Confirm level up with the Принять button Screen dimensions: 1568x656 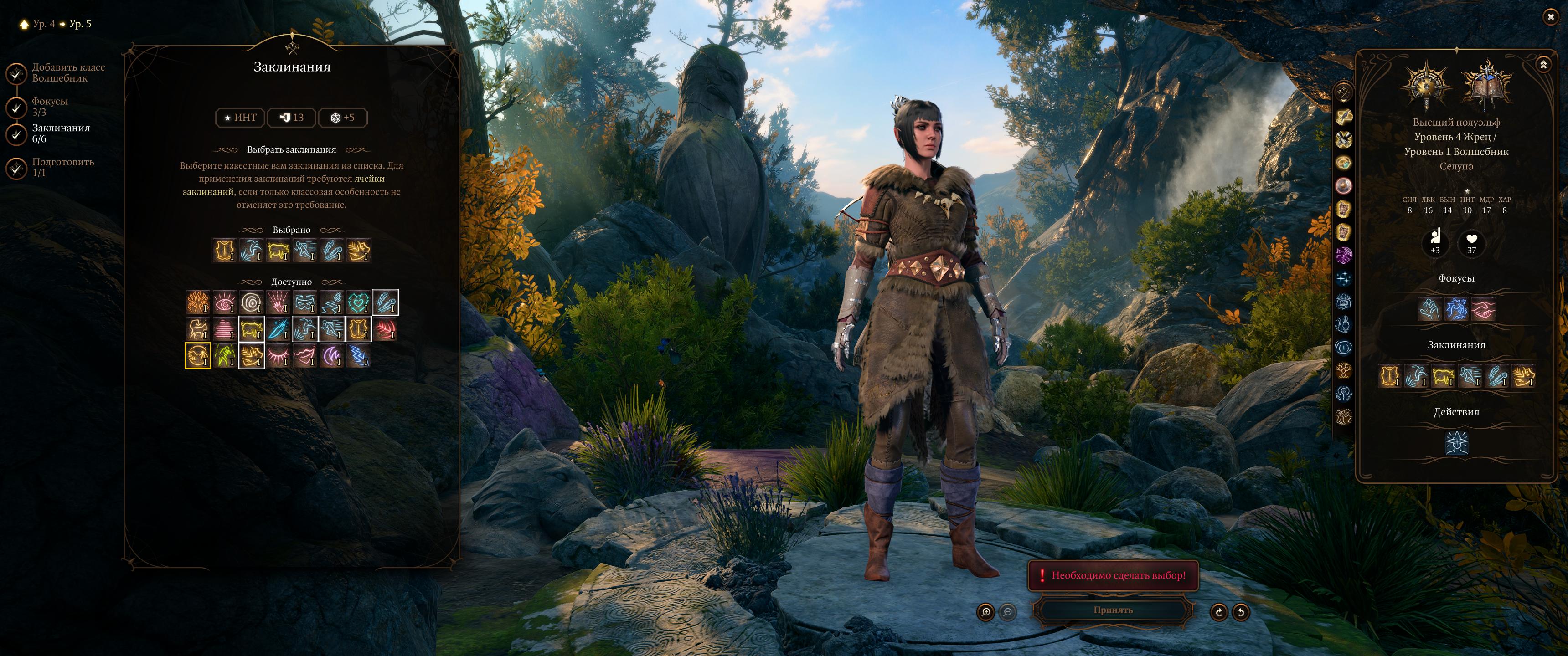(x=1113, y=610)
